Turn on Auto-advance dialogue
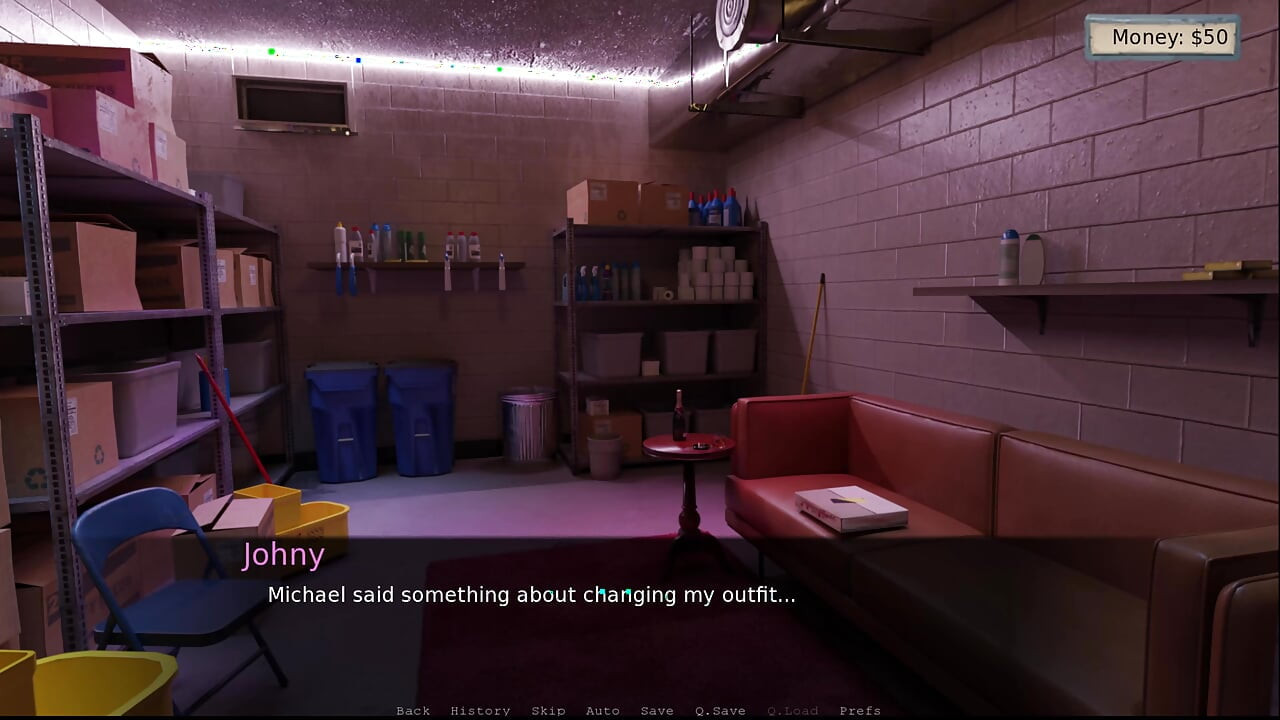 (x=602, y=711)
